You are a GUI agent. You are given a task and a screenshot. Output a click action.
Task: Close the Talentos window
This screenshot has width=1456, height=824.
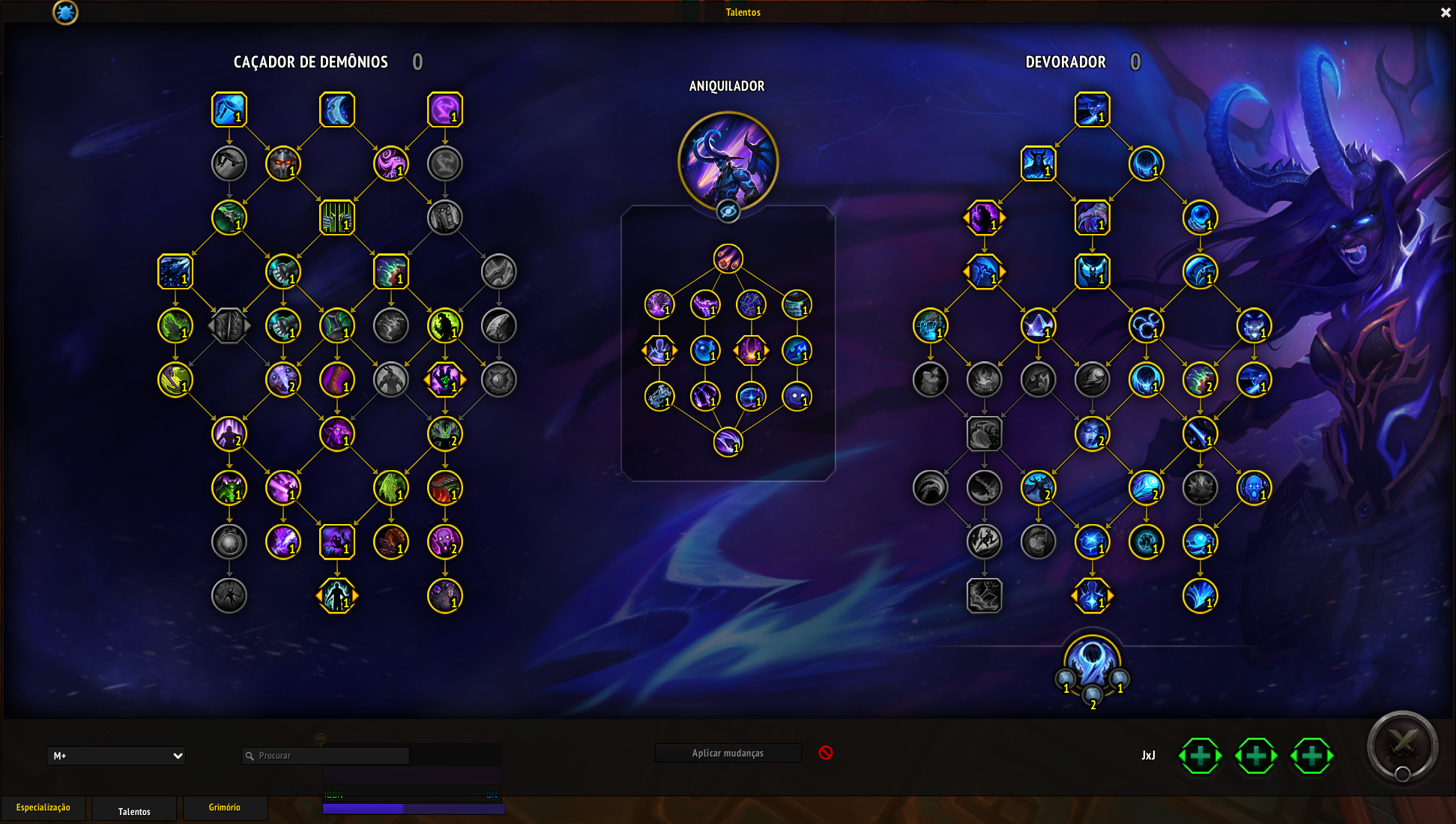point(1446,12)
